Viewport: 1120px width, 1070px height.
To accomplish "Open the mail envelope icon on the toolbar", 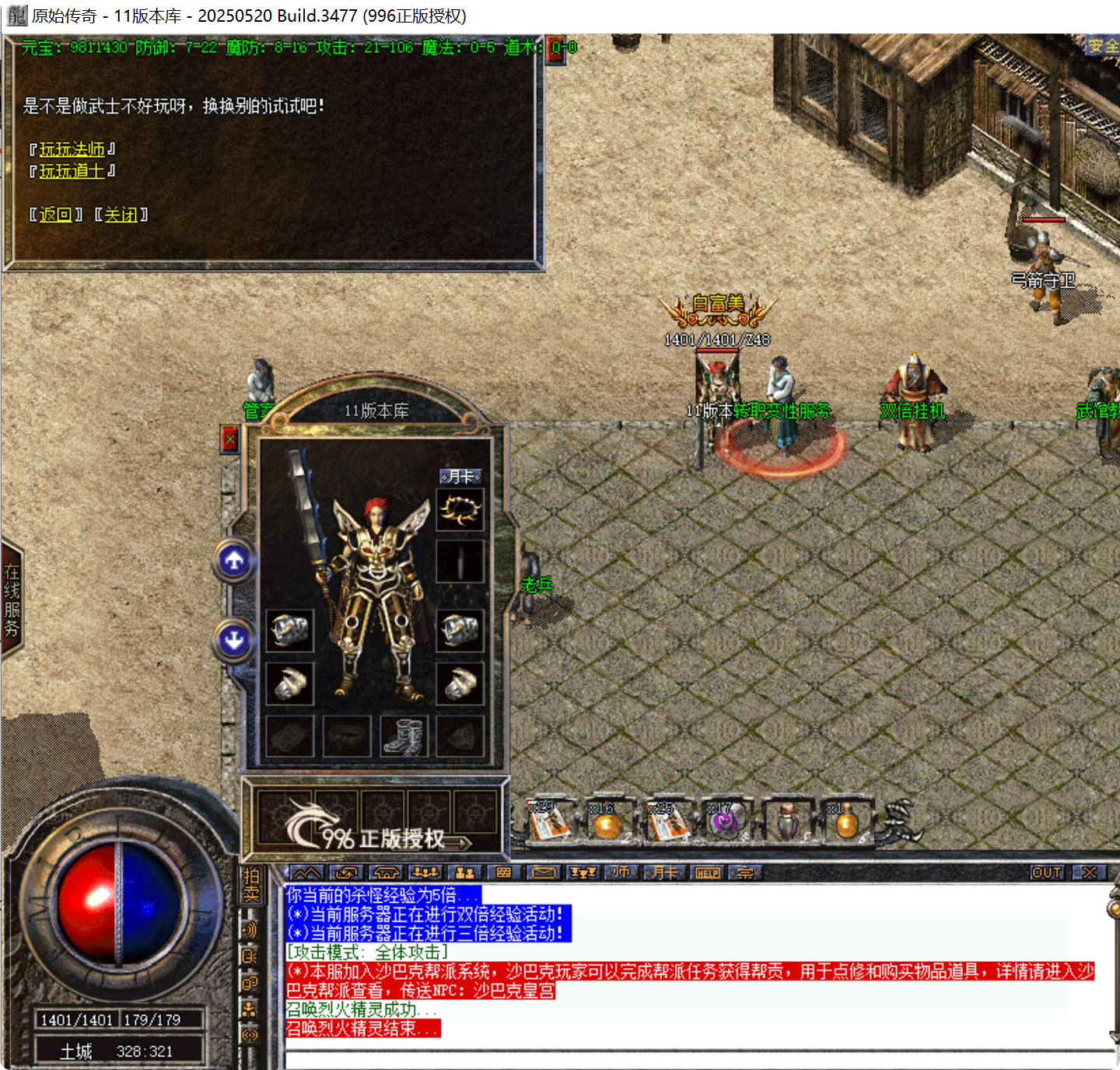I will 544,873.
